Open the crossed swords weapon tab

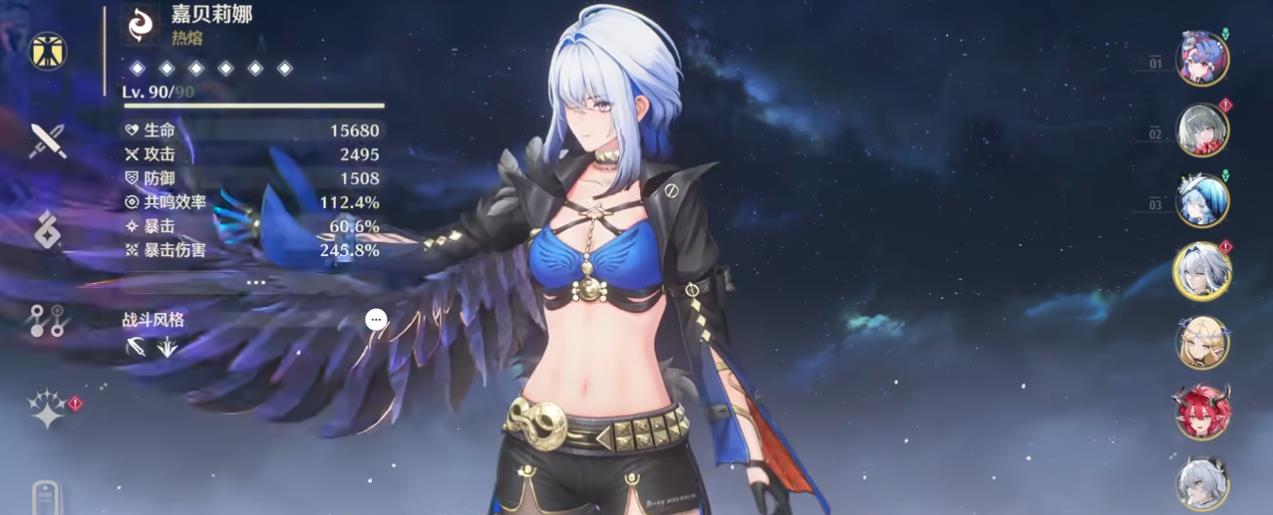pos(47,141)
